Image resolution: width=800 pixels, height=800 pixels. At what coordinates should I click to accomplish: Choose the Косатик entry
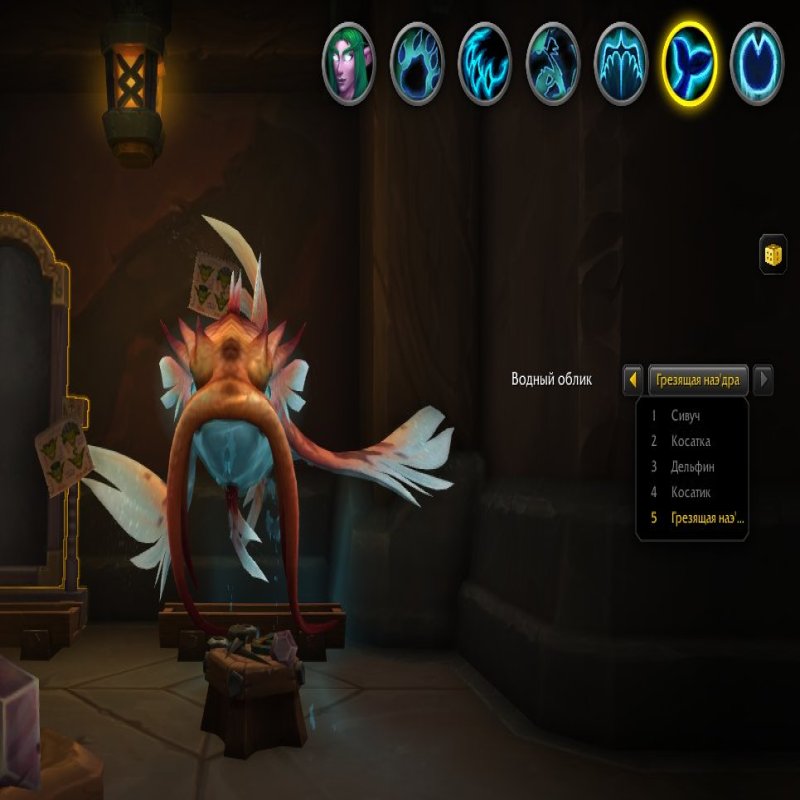coord(692,492)
